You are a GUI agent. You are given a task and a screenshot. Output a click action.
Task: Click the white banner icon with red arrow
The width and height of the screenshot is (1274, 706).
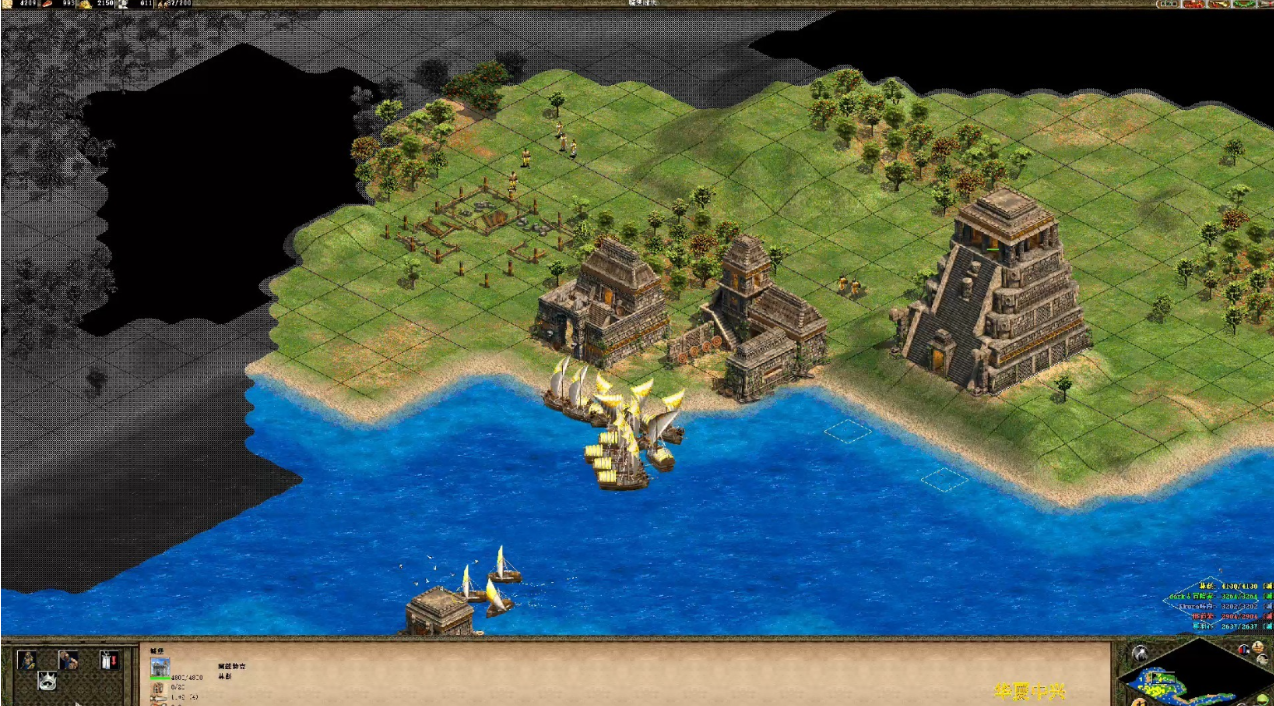[x=108, y=659]
